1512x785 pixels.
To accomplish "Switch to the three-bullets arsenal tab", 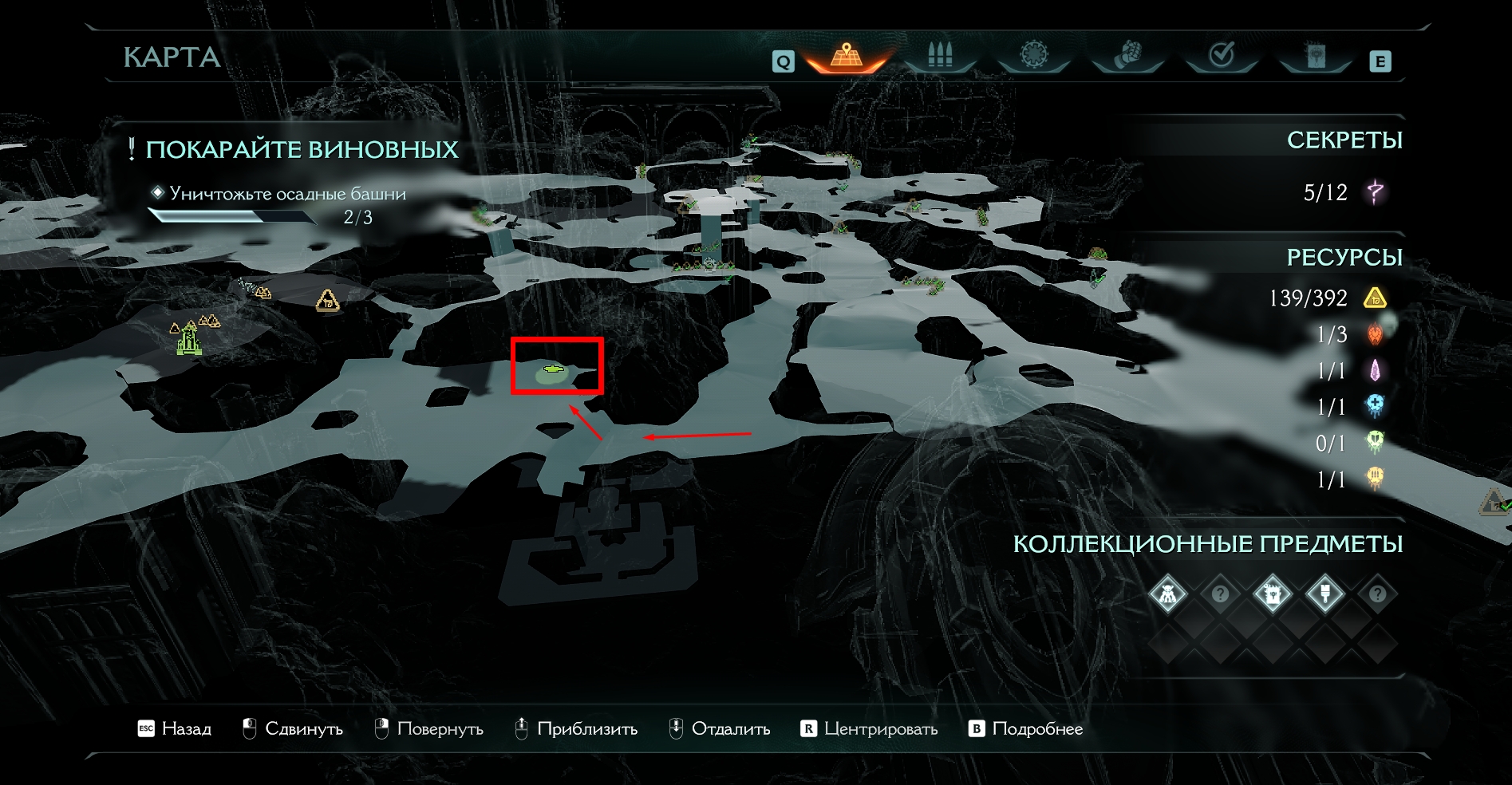I will (940, 56).
